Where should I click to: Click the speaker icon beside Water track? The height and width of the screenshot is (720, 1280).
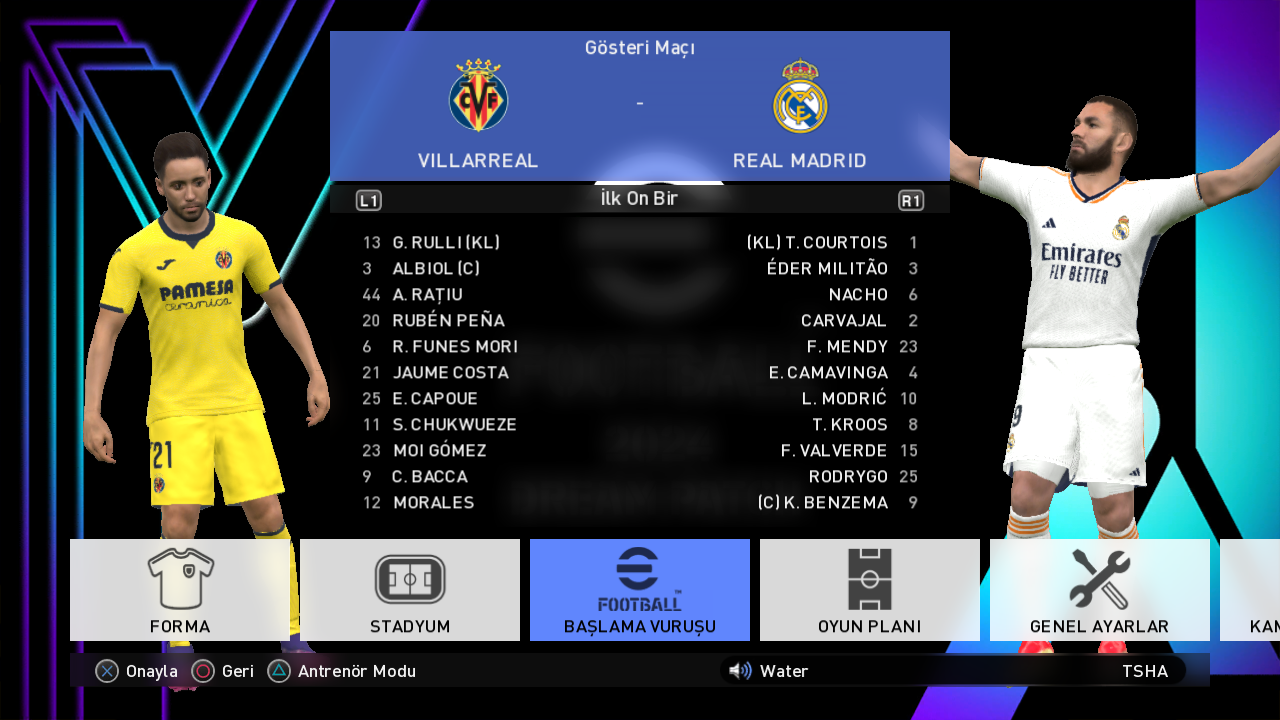740,671
